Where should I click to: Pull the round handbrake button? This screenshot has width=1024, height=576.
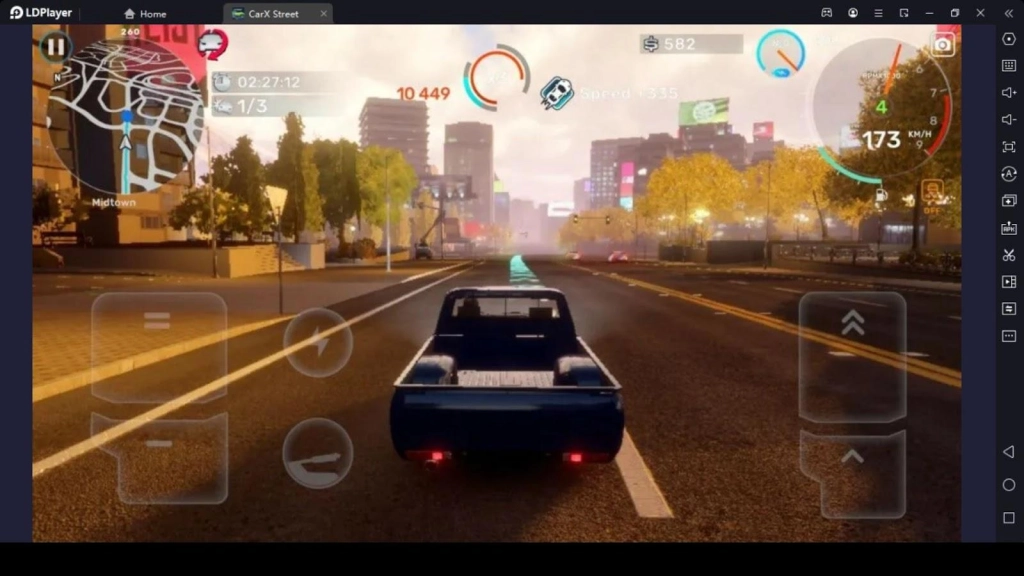(318, 453)
